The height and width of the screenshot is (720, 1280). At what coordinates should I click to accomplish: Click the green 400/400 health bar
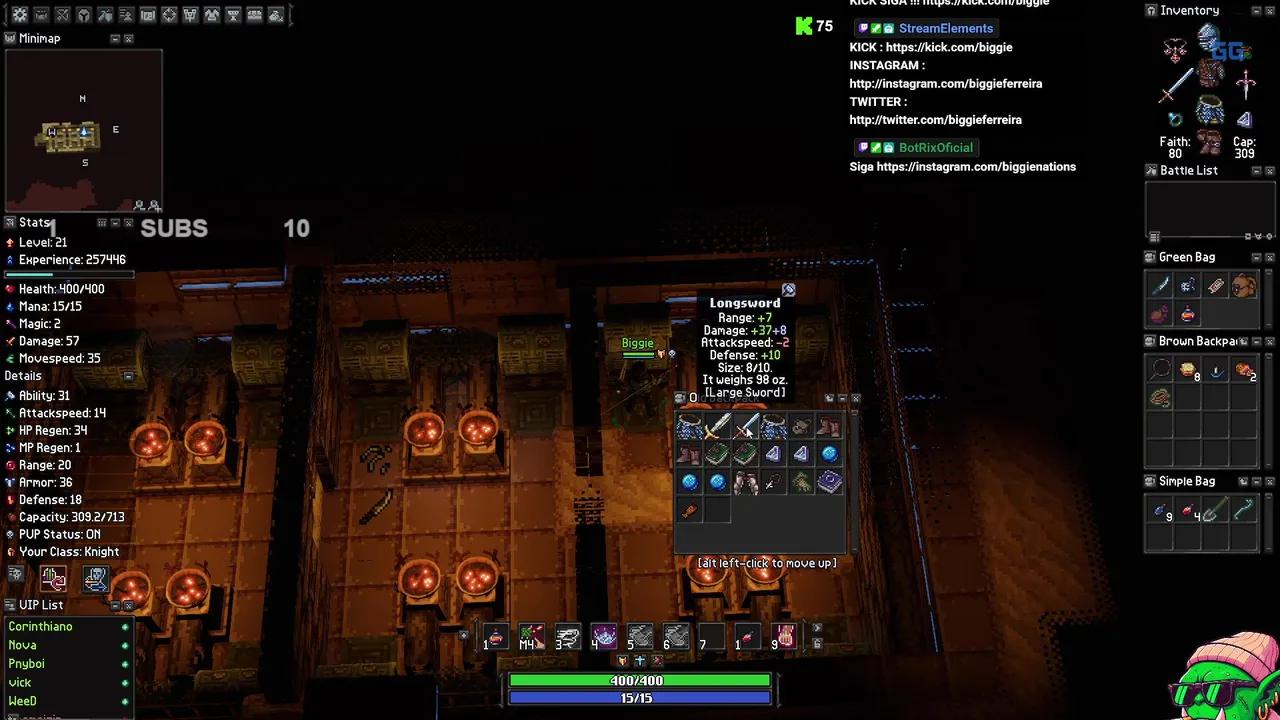638,680
